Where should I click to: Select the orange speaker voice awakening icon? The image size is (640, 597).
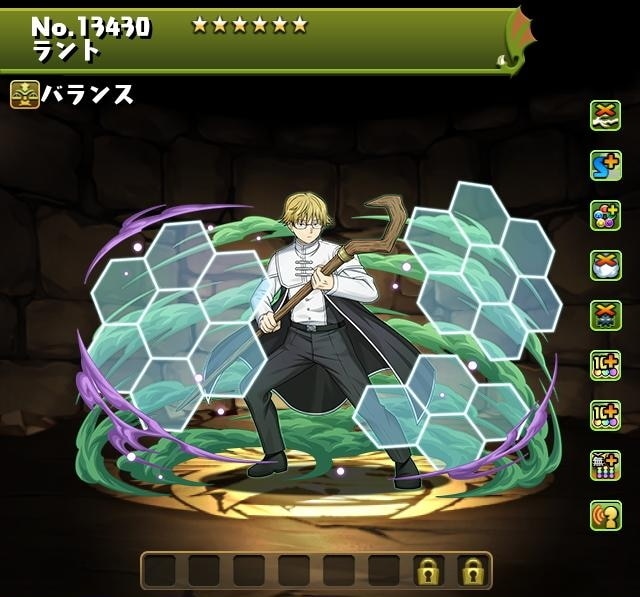click(605, 514)
